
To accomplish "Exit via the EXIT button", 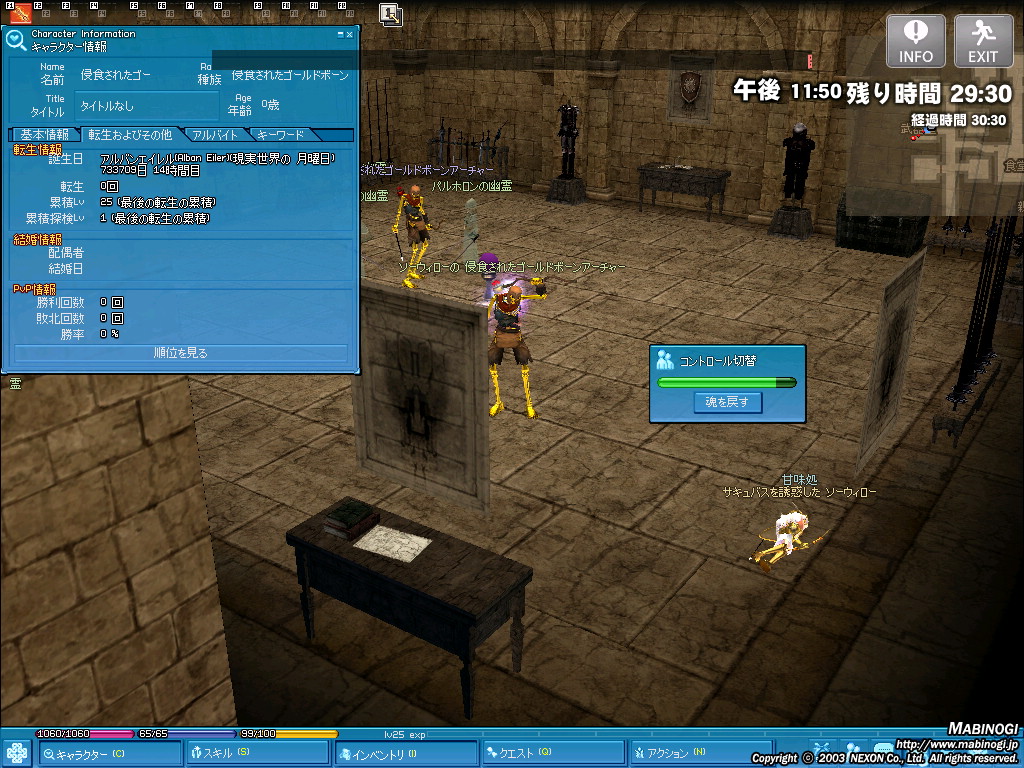I will tap(983, 41).
